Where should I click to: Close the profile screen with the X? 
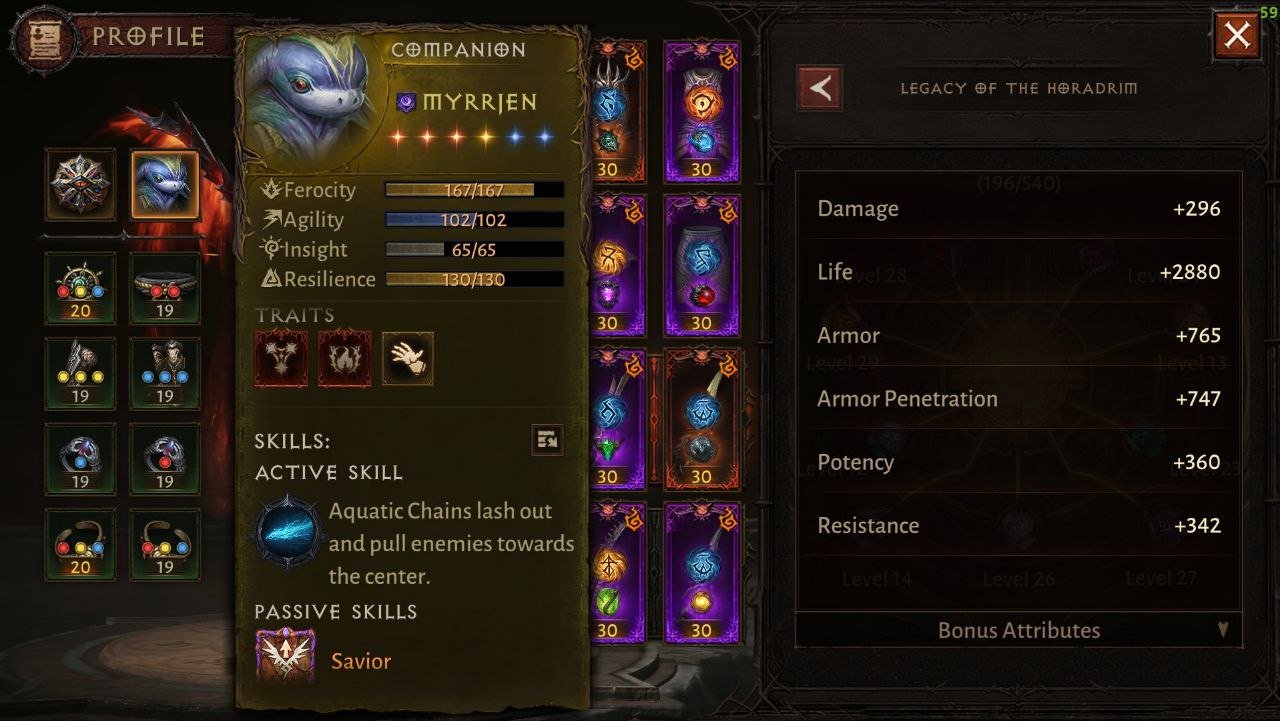tap(1237, 37)
